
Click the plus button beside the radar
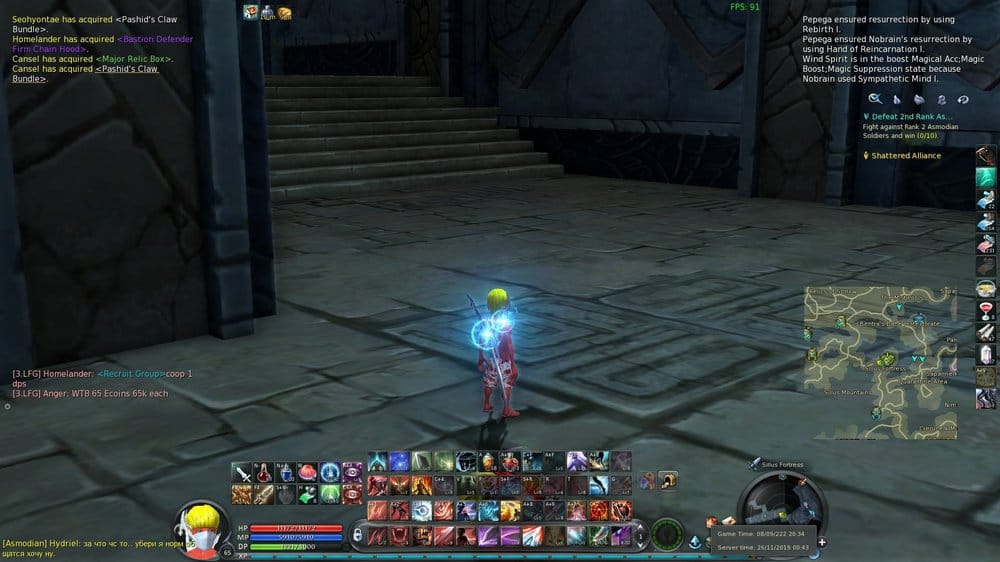(x=822, y=542)
